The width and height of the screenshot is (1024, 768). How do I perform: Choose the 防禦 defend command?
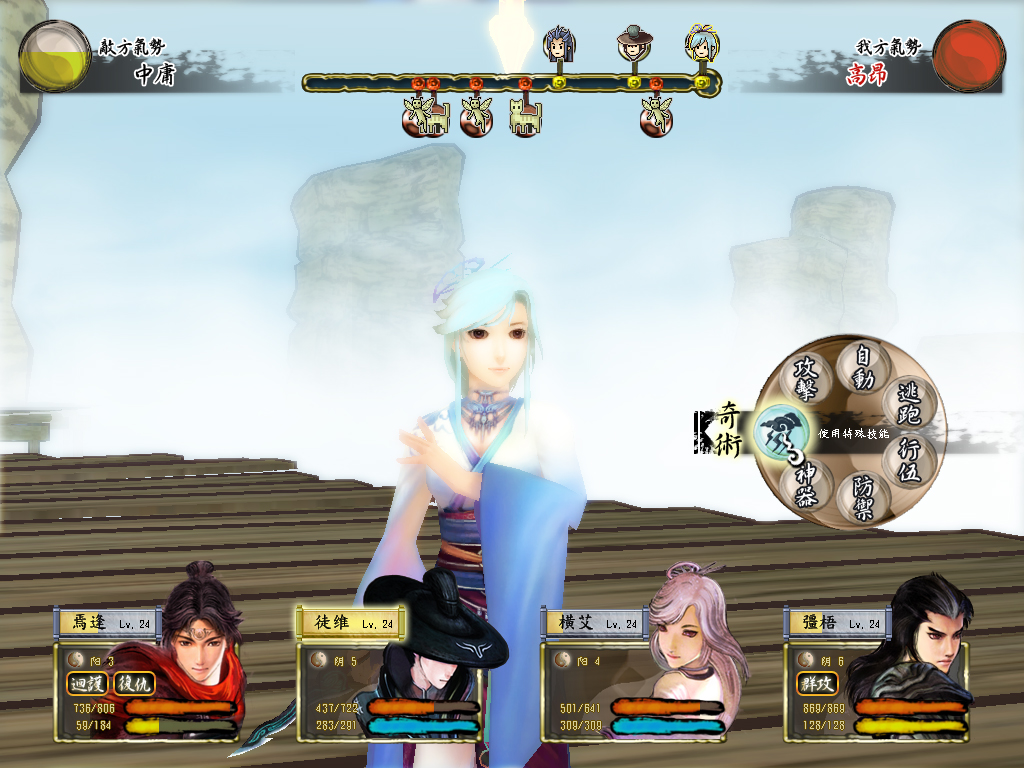(863, 497)
